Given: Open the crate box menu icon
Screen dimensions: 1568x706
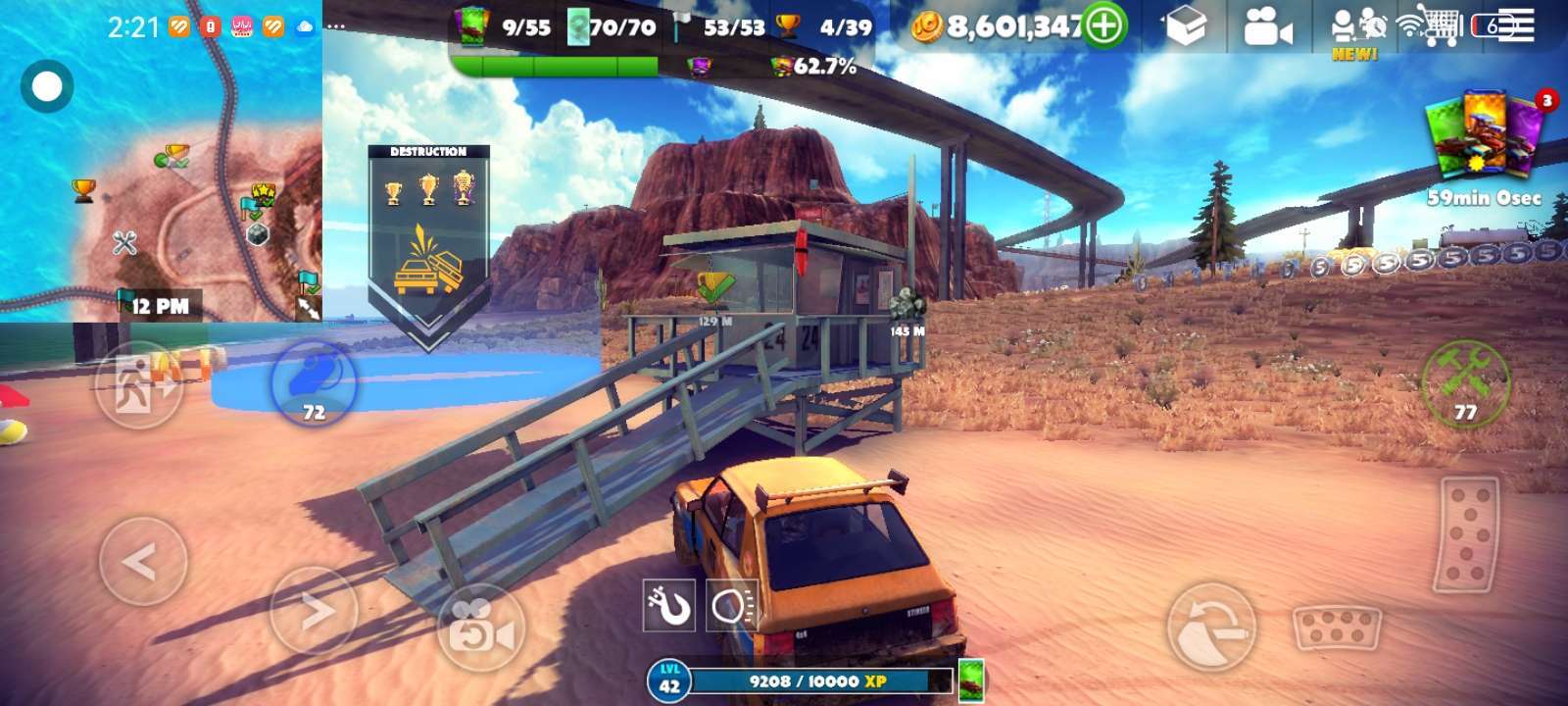Looking at the screenshot, I should click(x=1186, y=28).
